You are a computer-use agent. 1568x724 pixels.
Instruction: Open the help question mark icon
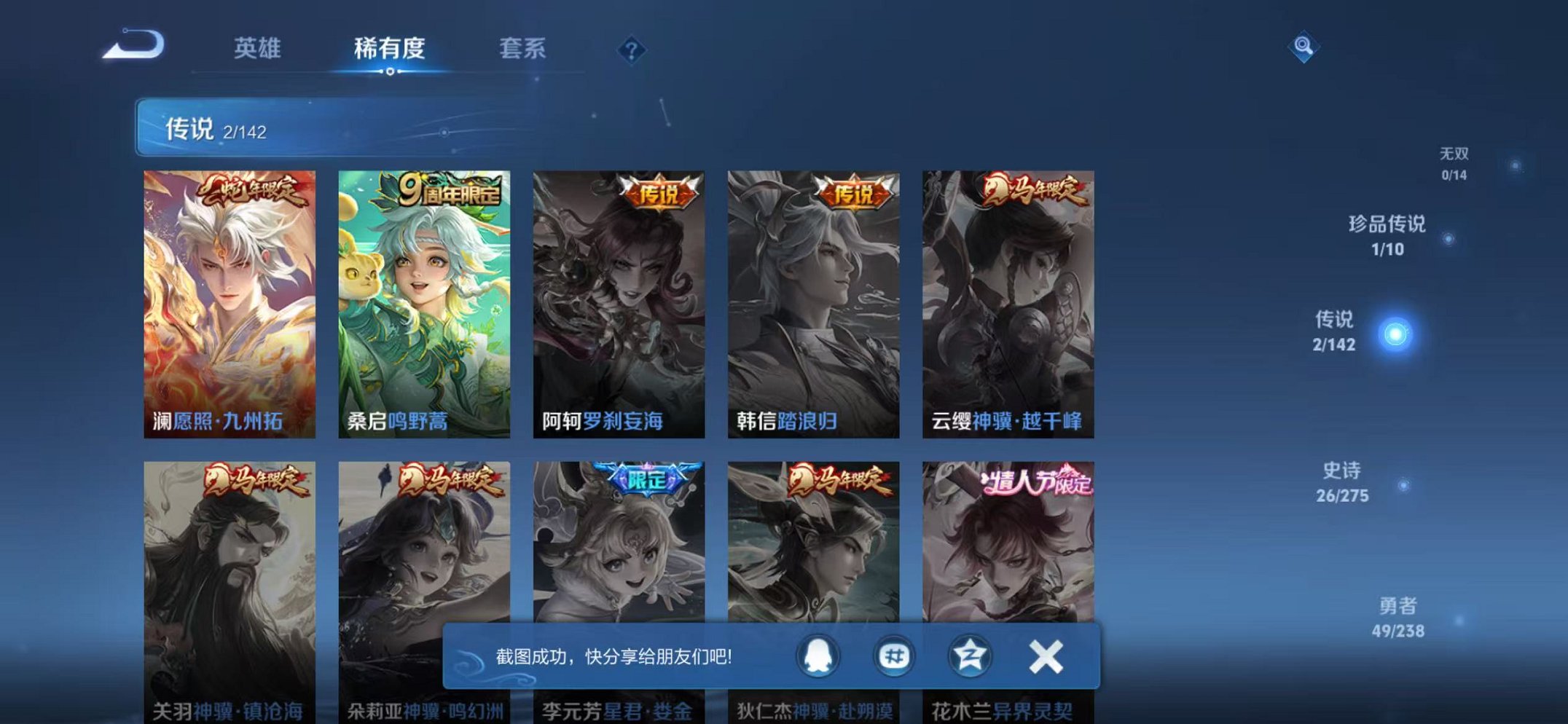coord(631,50)
